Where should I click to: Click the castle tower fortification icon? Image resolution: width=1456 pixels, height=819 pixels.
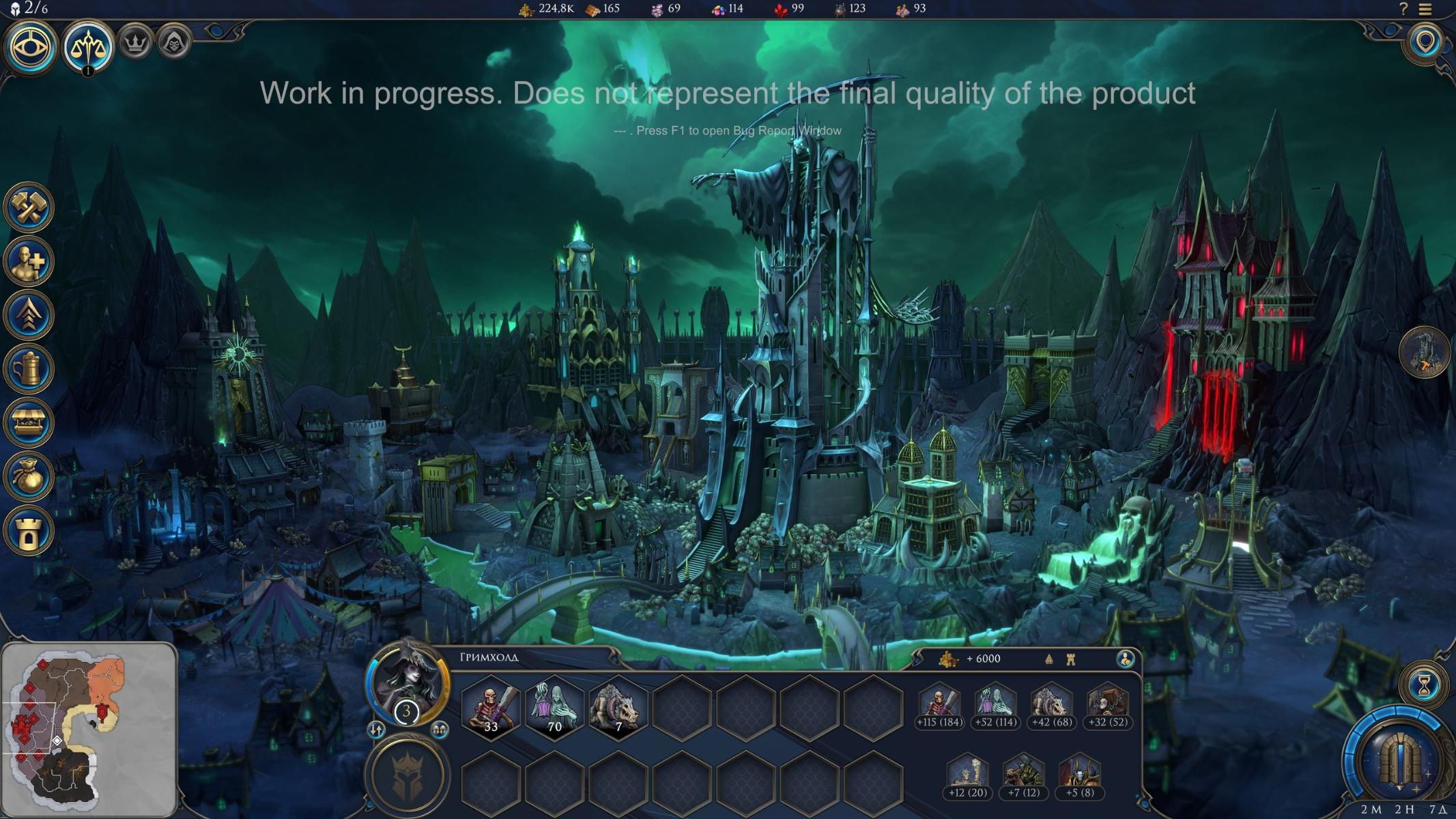coord(29,530)
